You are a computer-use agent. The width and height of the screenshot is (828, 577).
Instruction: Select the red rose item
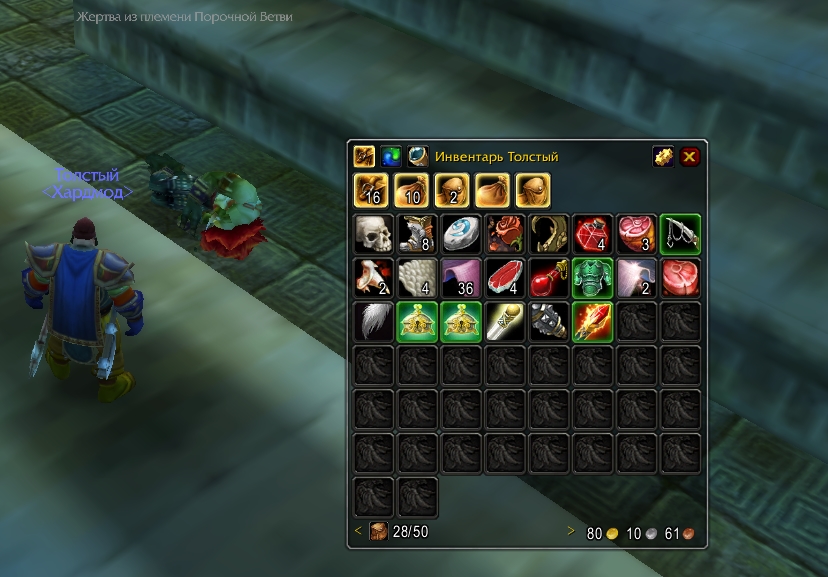505,234
